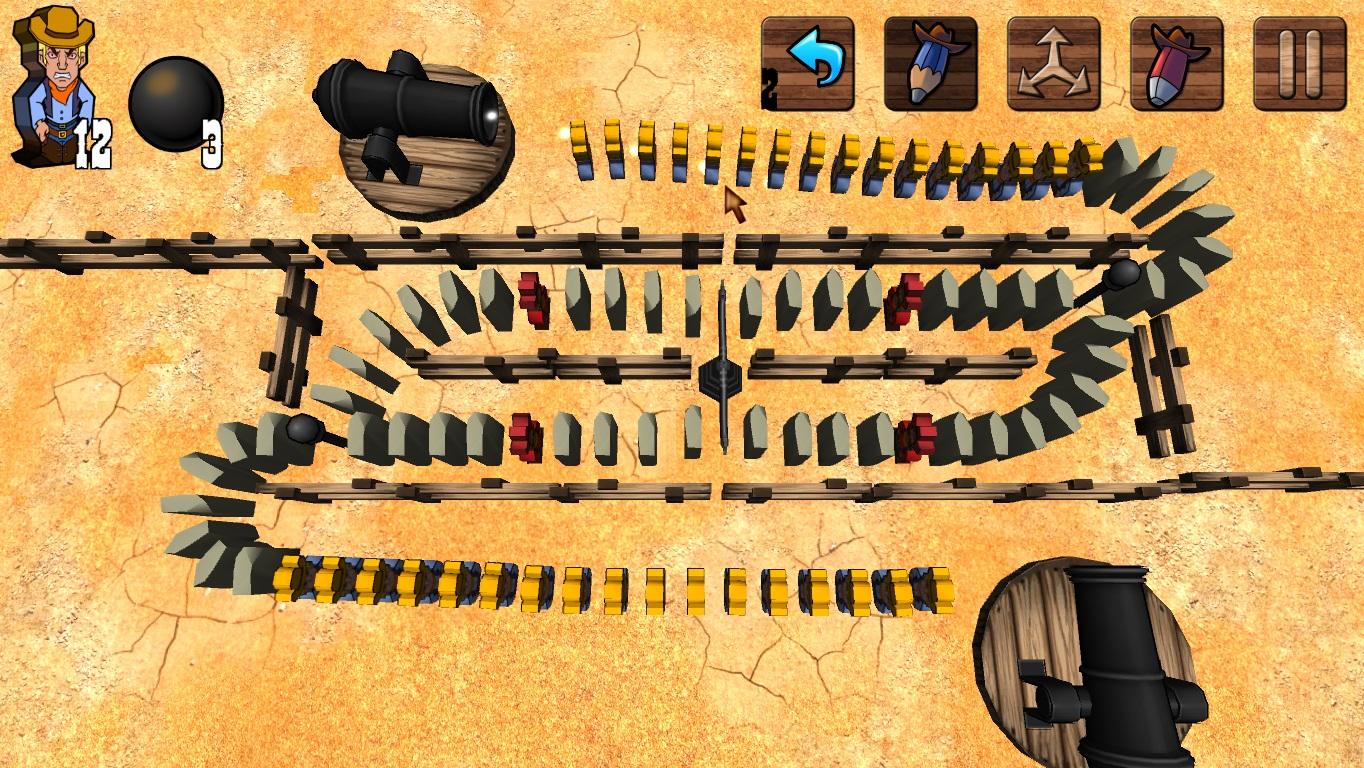
Task: Activate the three-way arrows button
Action: tap(1053, 63)
